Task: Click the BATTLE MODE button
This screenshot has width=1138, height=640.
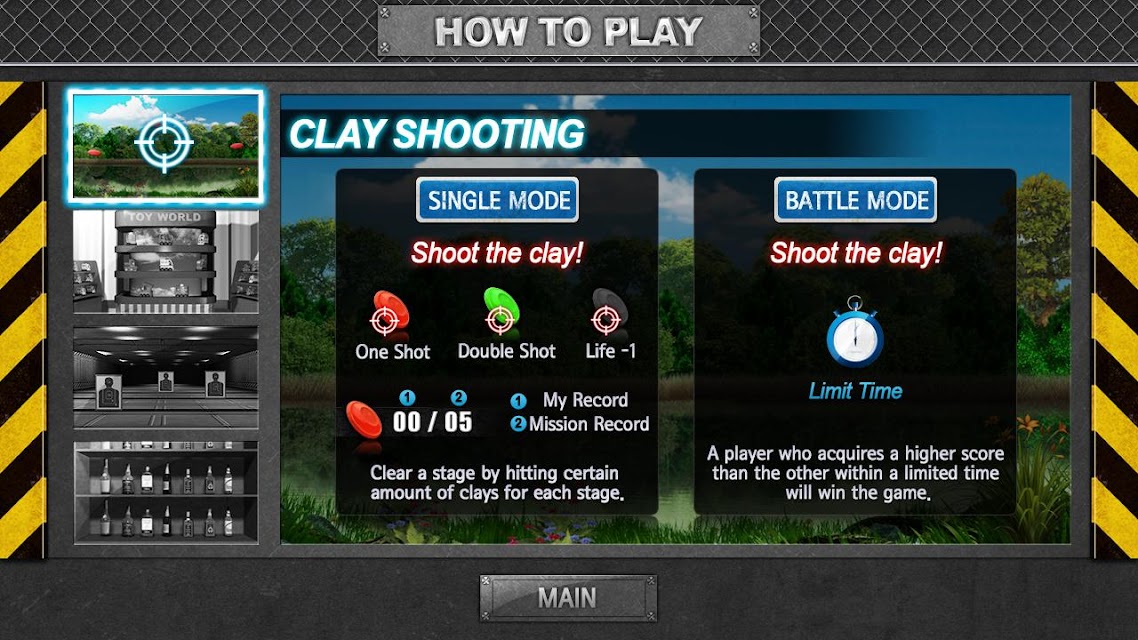Action: (855, 200)
